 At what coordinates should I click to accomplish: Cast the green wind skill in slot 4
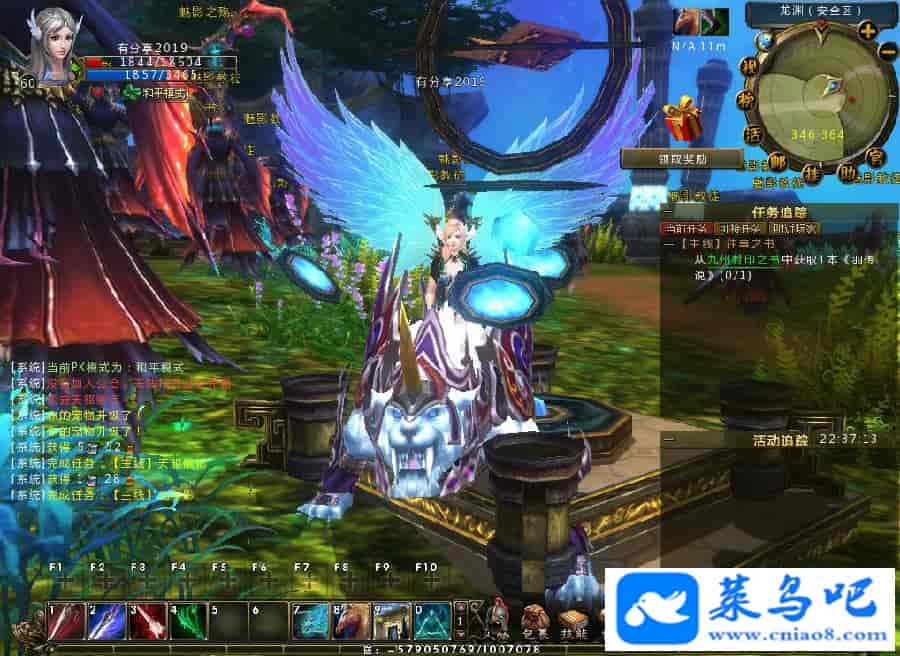click(187, 621)
